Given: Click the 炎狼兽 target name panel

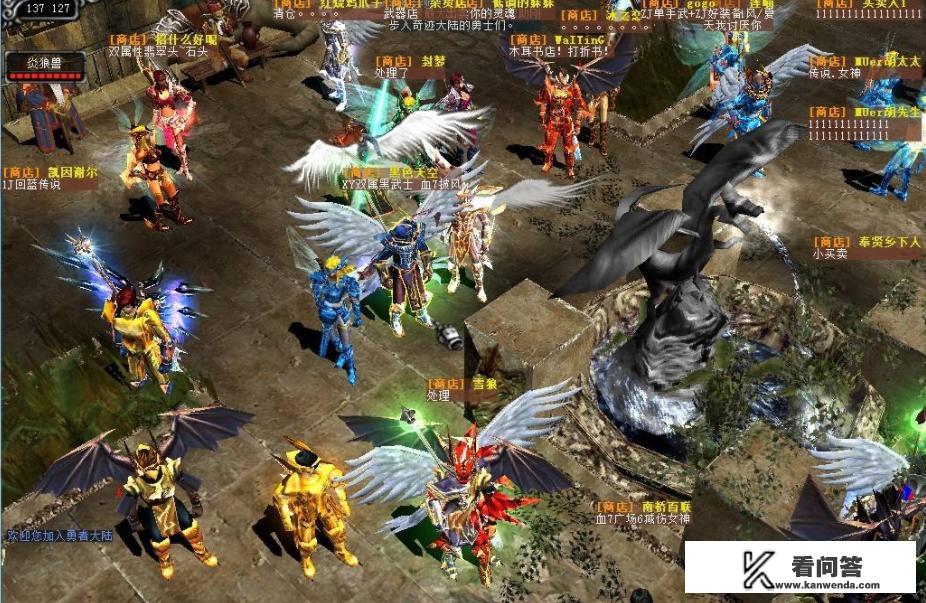Looking at the screenshot, I should (x=44, y=66).
